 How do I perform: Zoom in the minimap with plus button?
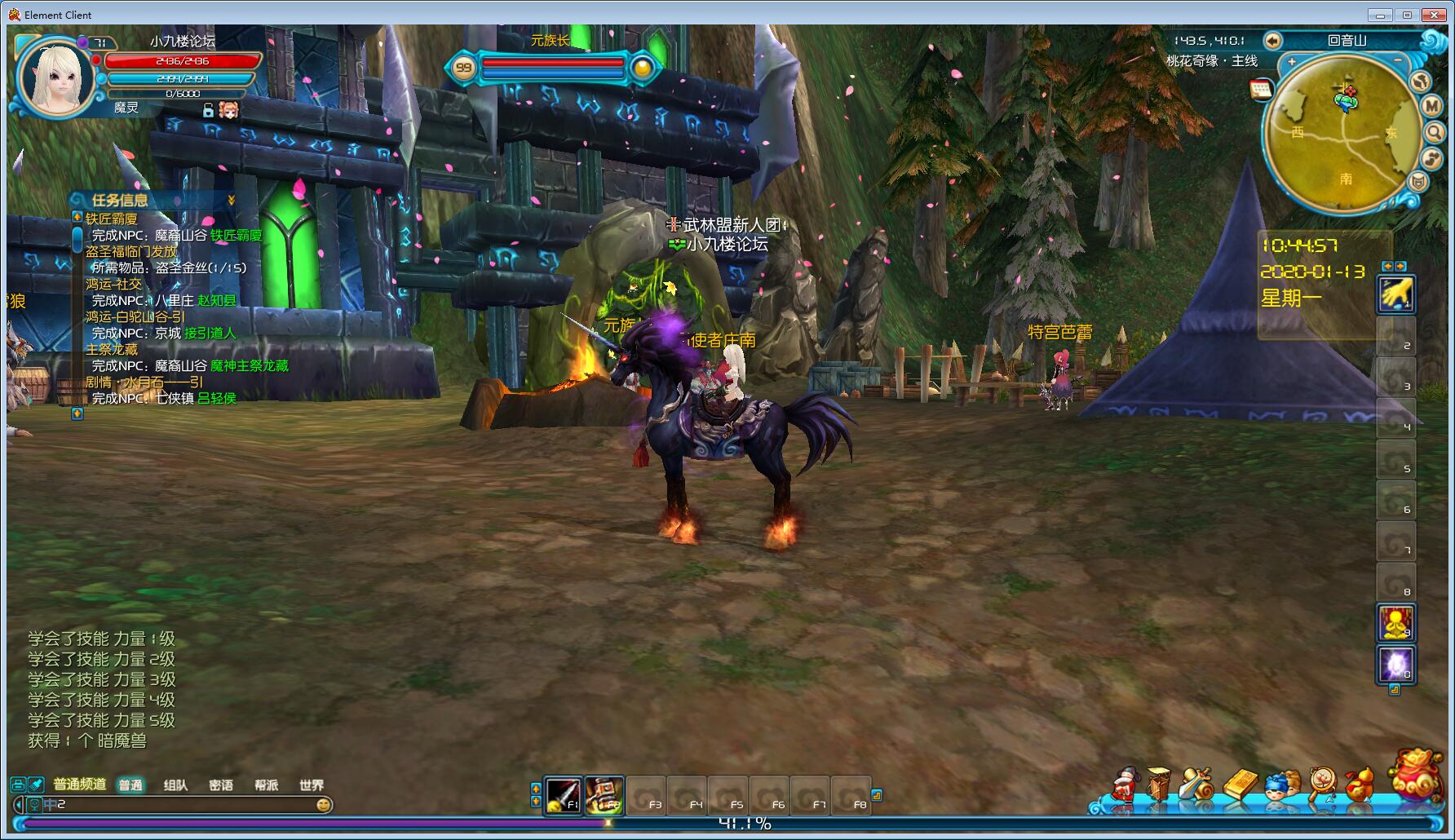tap(1292, 62)
